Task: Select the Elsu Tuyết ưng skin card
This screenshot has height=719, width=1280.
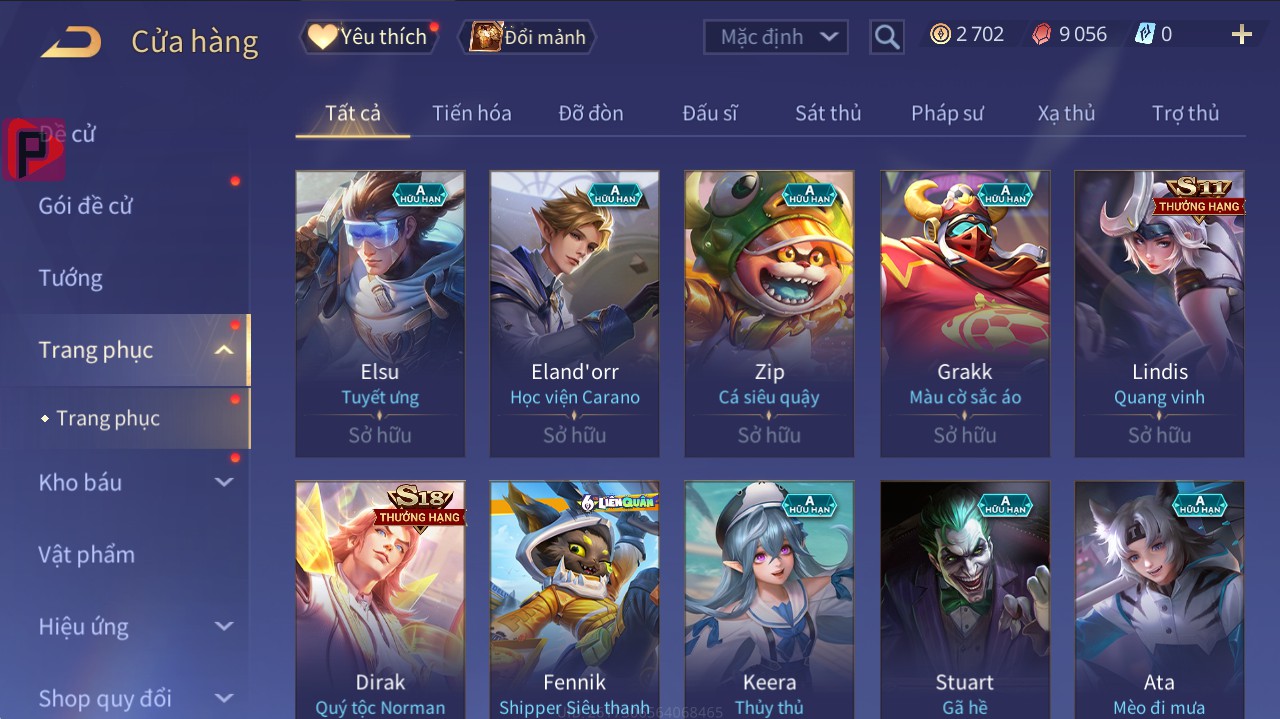Action: 380,313
